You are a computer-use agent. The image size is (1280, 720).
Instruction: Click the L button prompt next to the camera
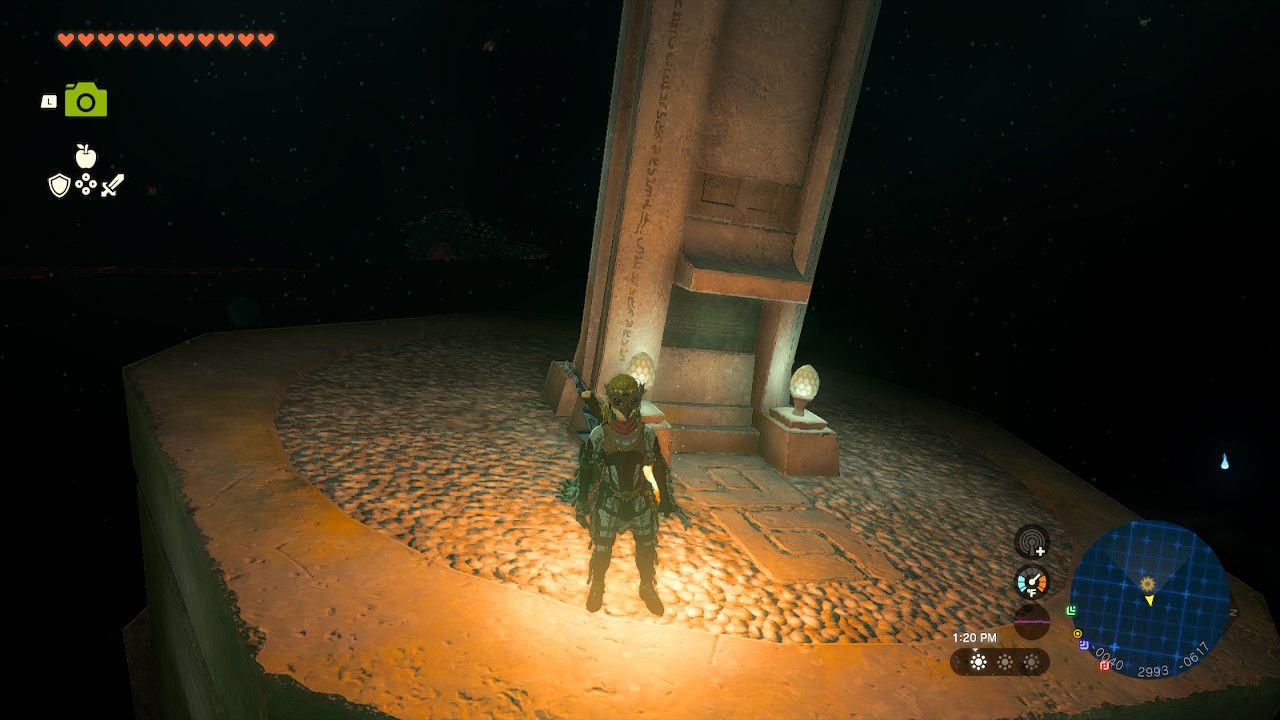pos(49,102)
